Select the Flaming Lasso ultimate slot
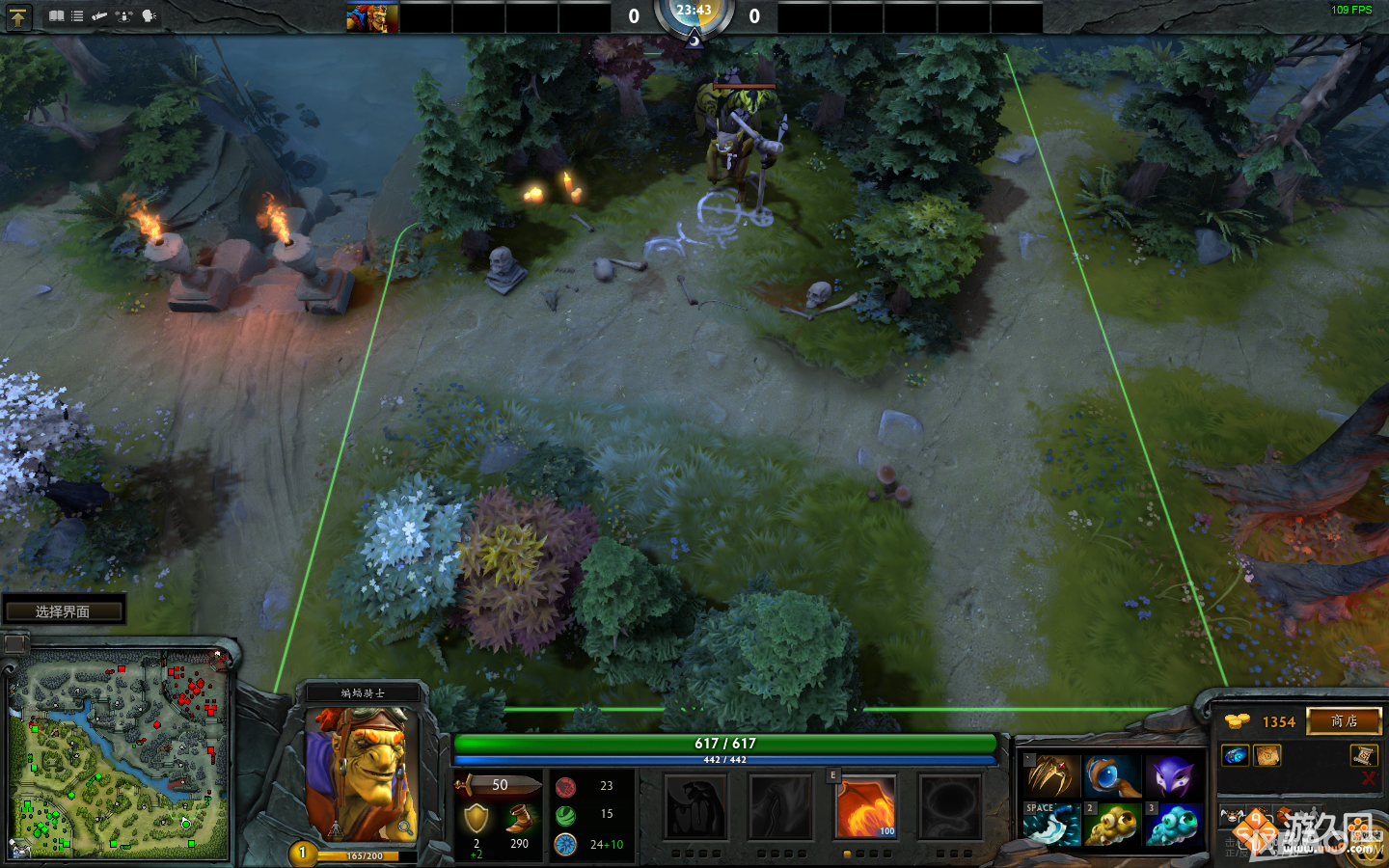Viewport: 1389px width, 868px height. coord(952,806)
